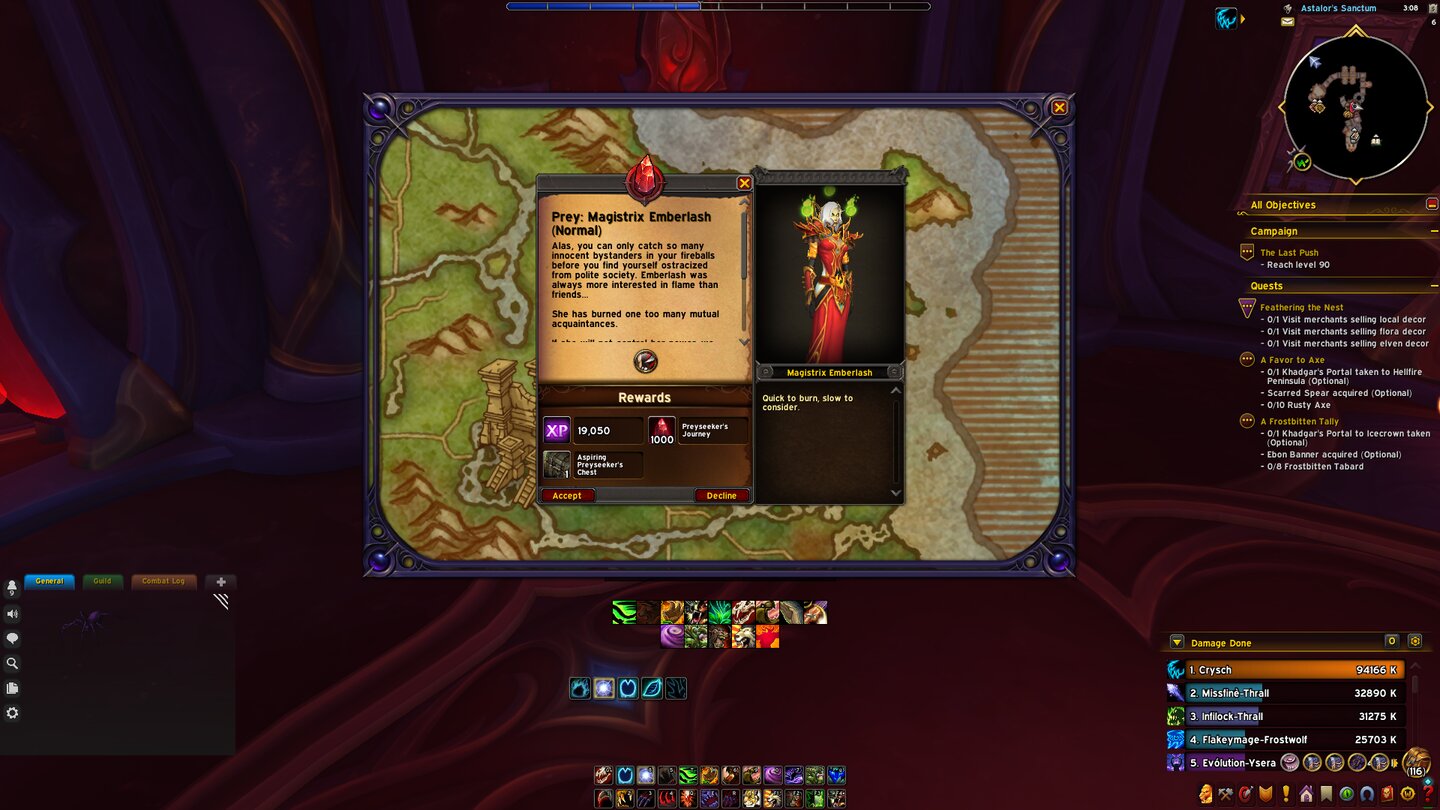Image resolution: width=1440 pixels, height=810 pixels.
Task: Click the chat search magnifying glass icon
Action: (12, 663)
